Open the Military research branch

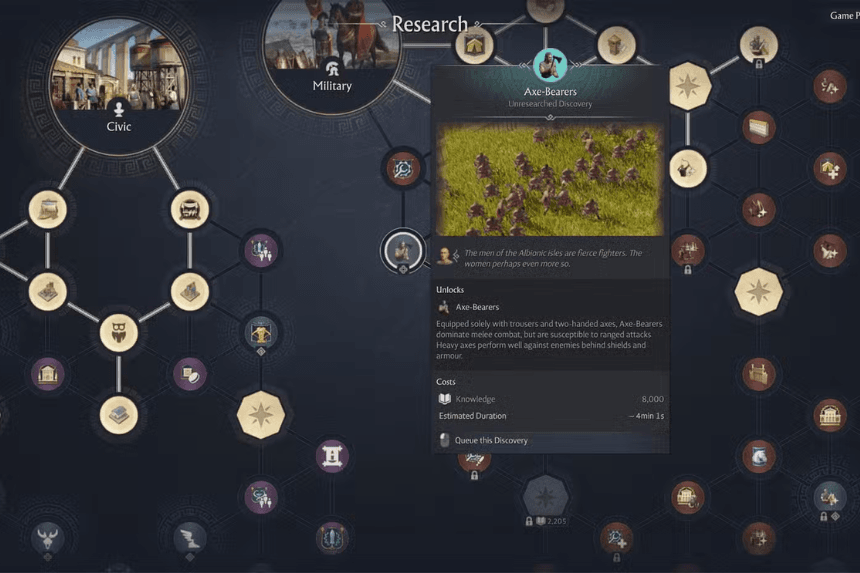332,52
